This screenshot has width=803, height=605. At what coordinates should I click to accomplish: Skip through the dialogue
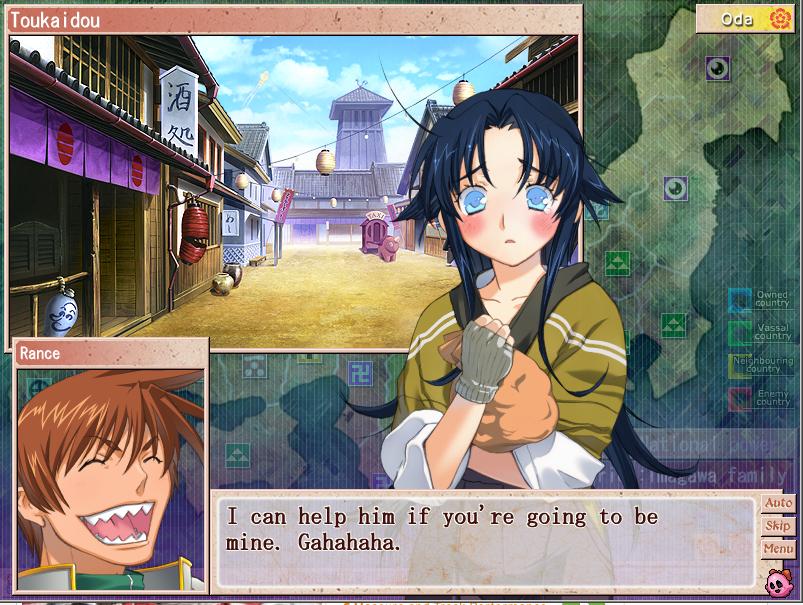point(777,526)
